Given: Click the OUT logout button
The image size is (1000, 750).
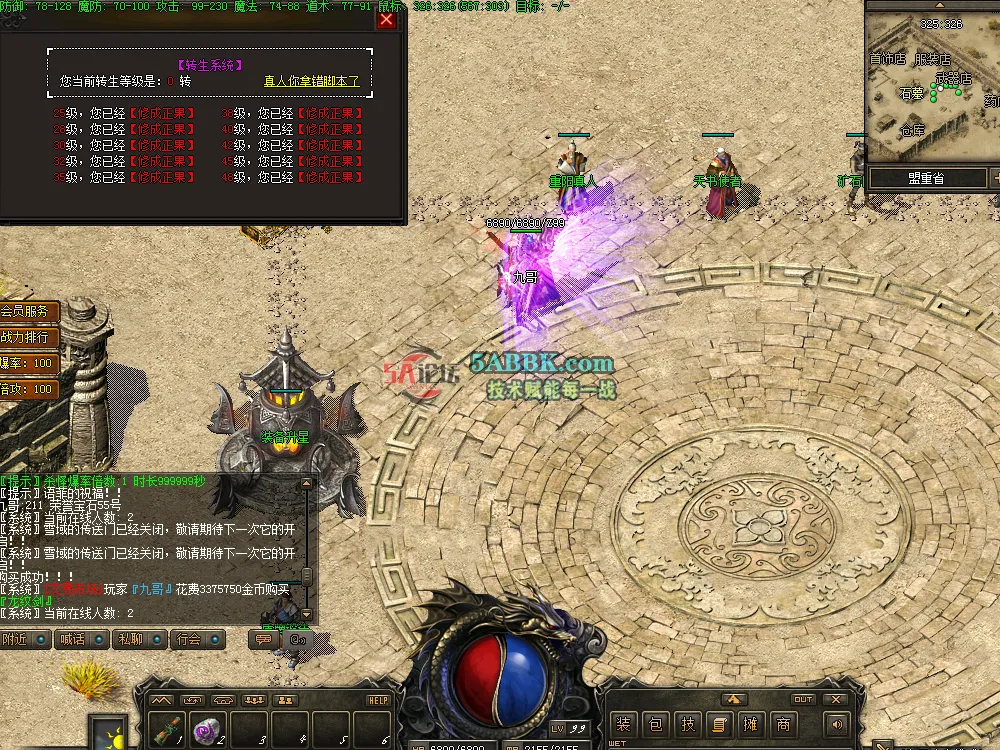Looking at the screenshot, I should 803,700.
